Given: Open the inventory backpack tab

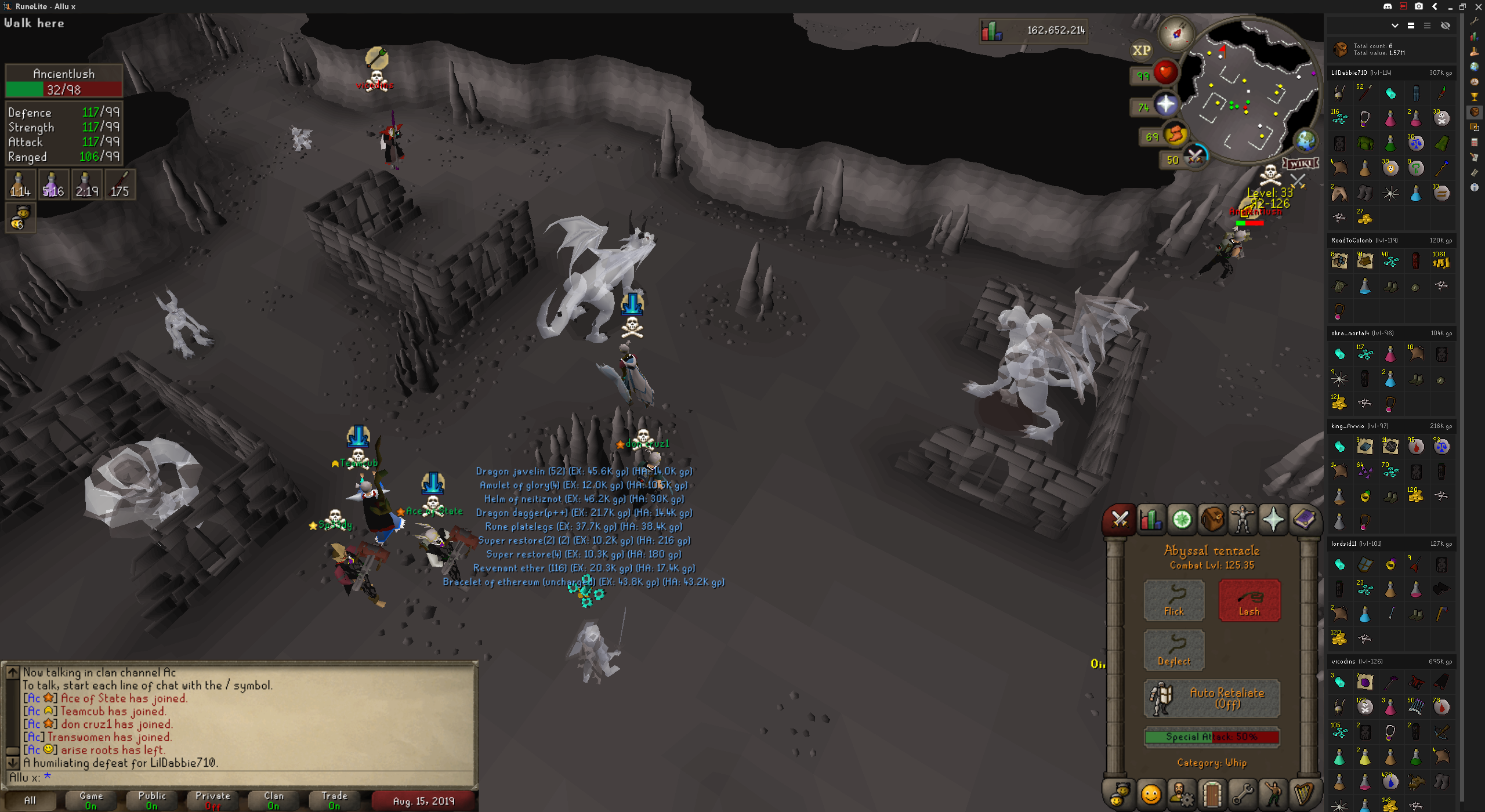Looking at the screenshot, I should 1212,519.
